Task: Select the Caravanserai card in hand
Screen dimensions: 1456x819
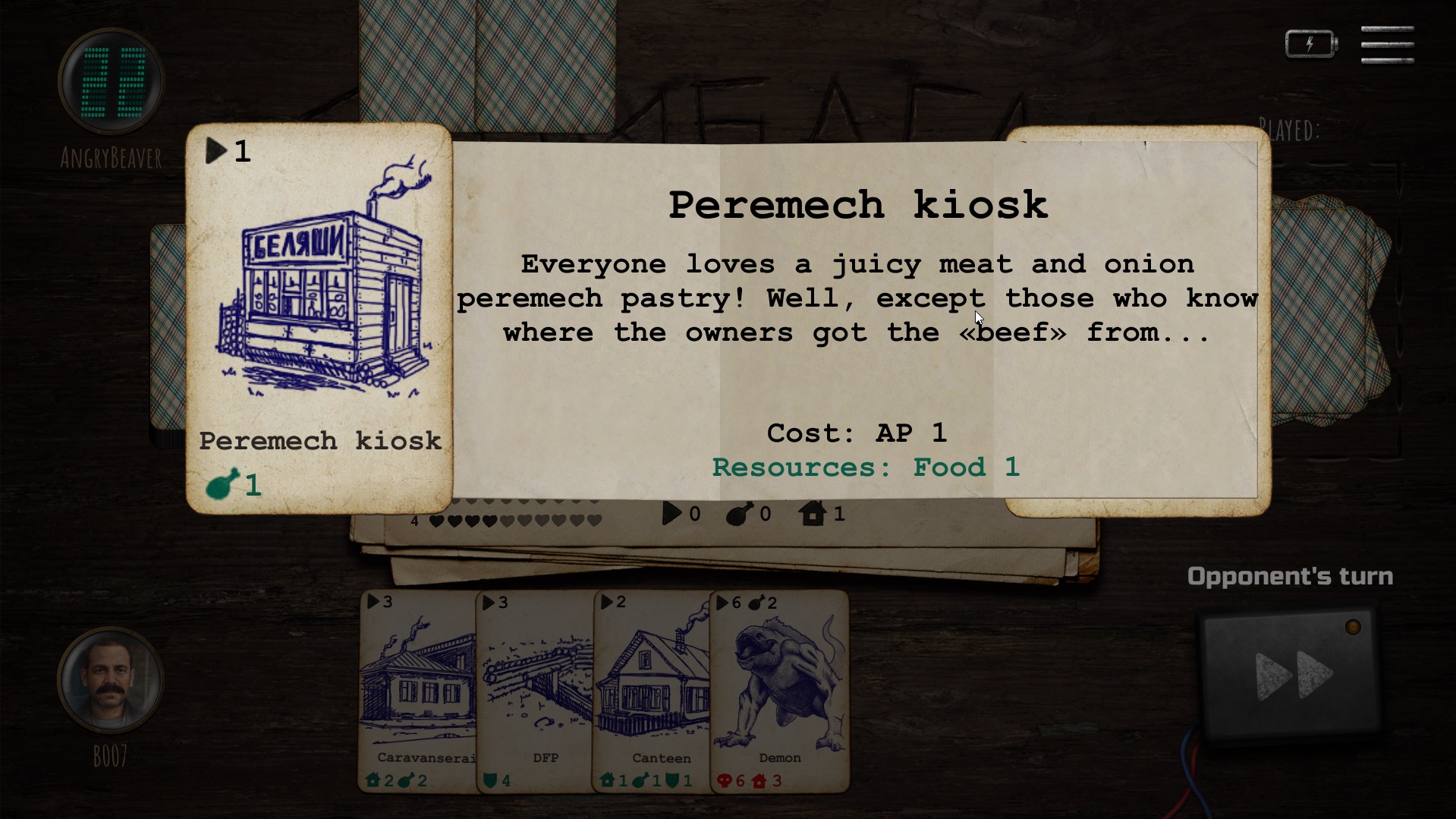Action: coord(419,691)
